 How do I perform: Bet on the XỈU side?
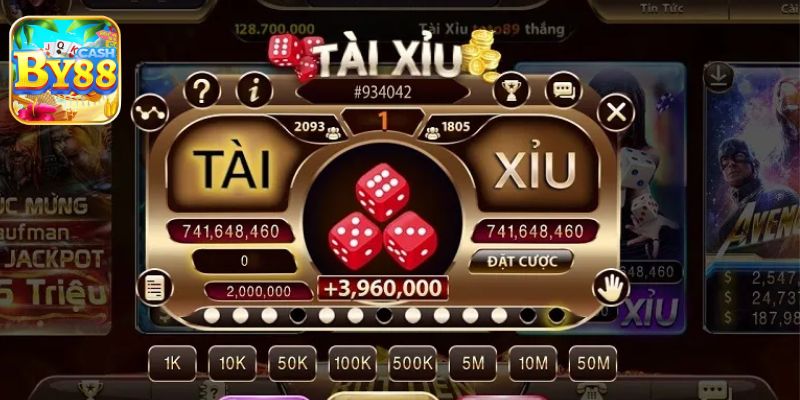[536, 171]
